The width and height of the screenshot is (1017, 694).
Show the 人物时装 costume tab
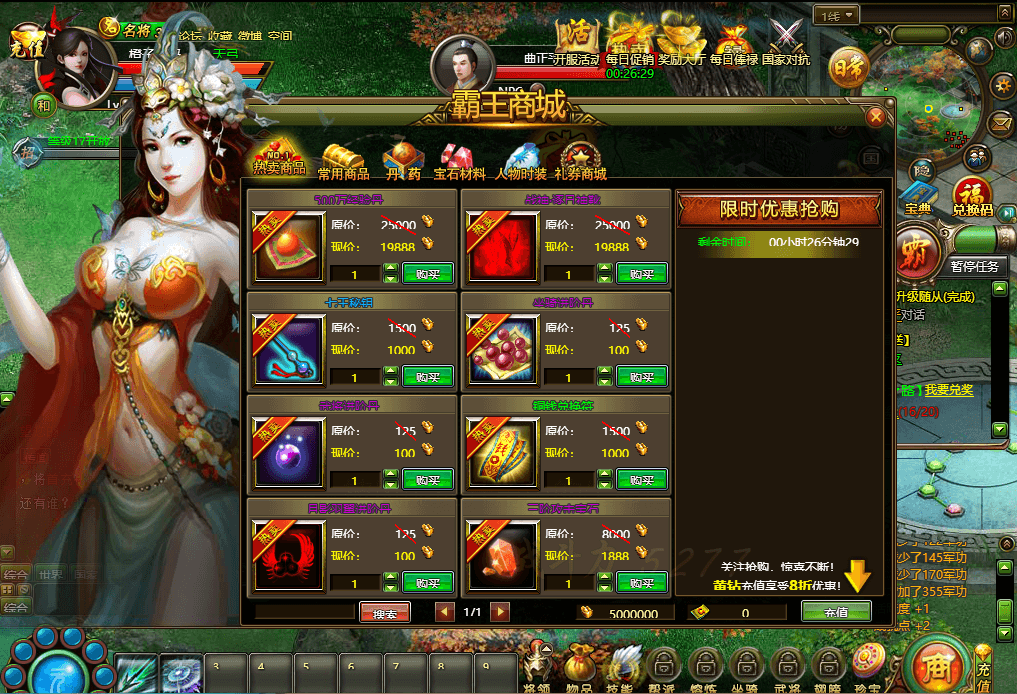tap(521, 160)
